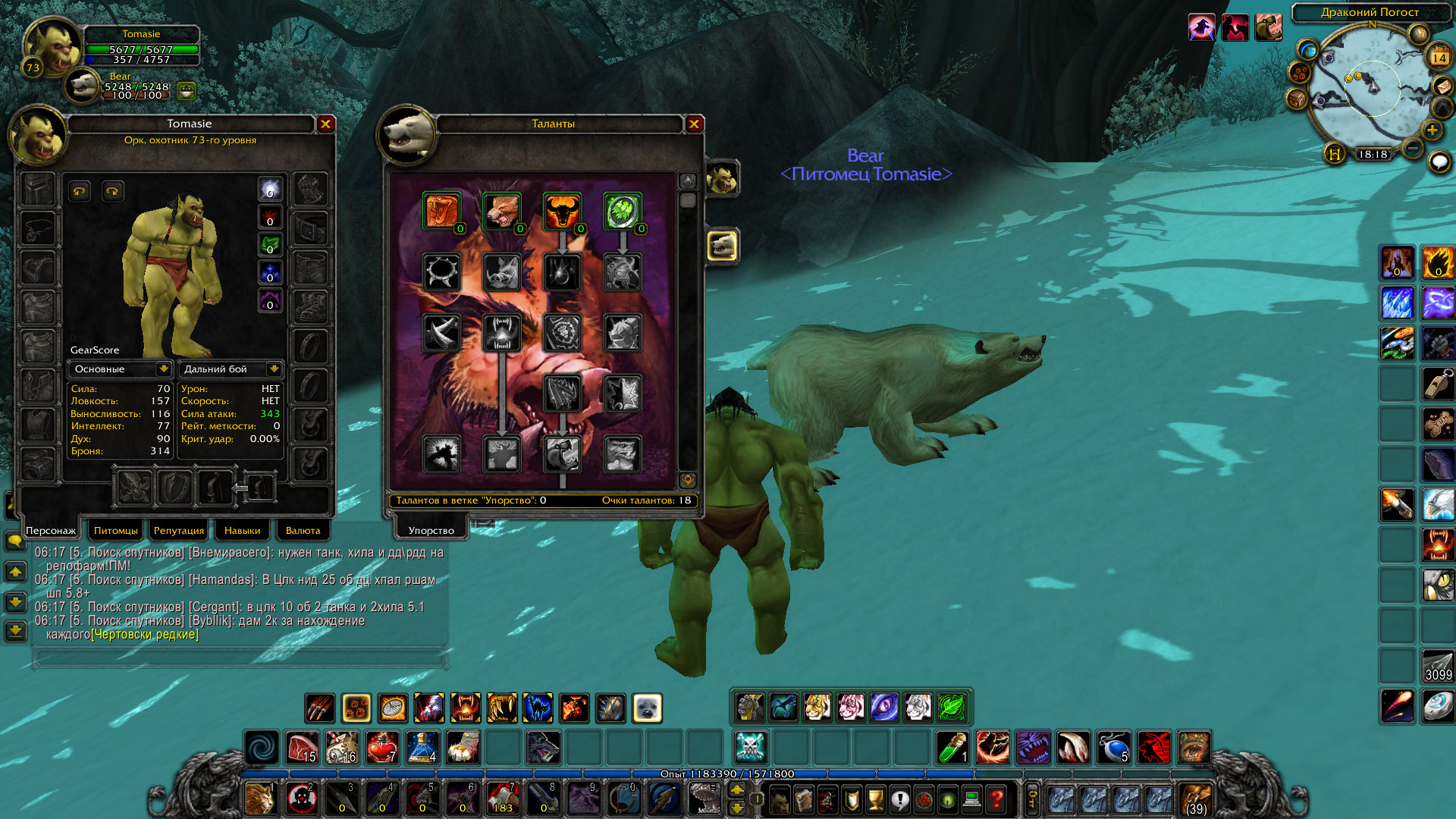Select the Tomasie player portrait frame
1456x819 pixels.
tap(52, 47)
